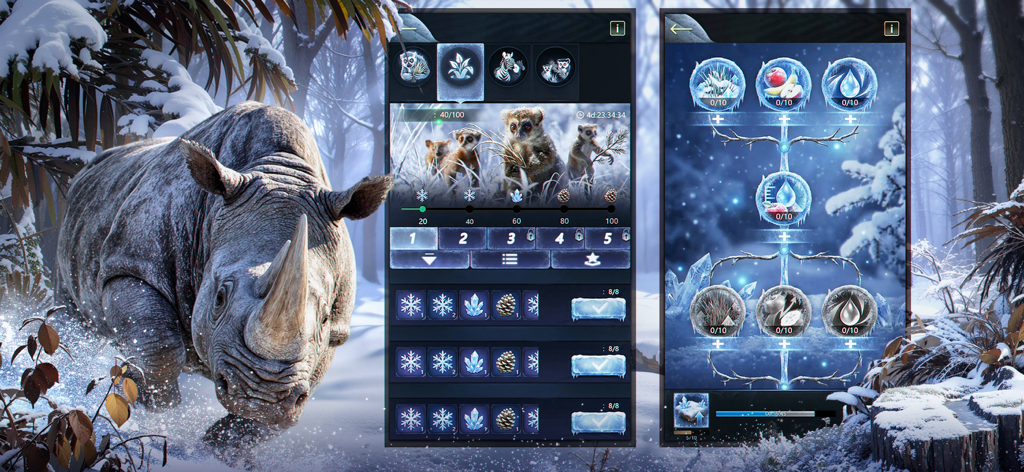The height and width of the screenshot is (472, 1024).
Task: Select locked stage 4
Action: [x=560, y=238]
